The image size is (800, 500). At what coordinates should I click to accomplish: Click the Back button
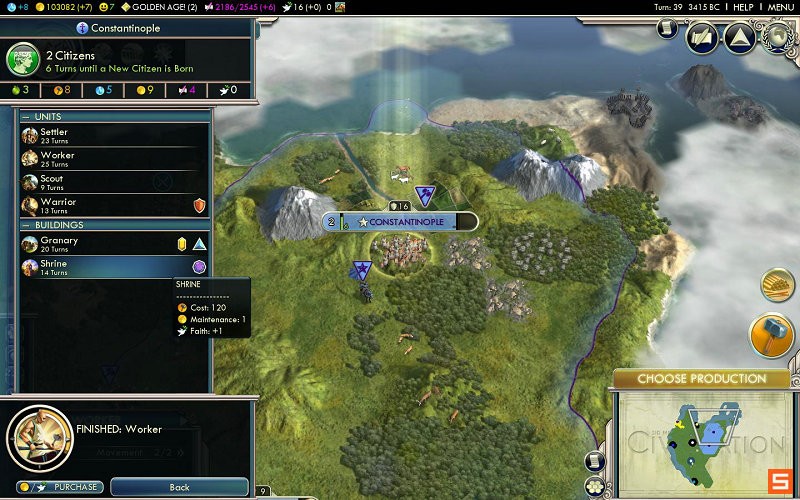point(179,487)
